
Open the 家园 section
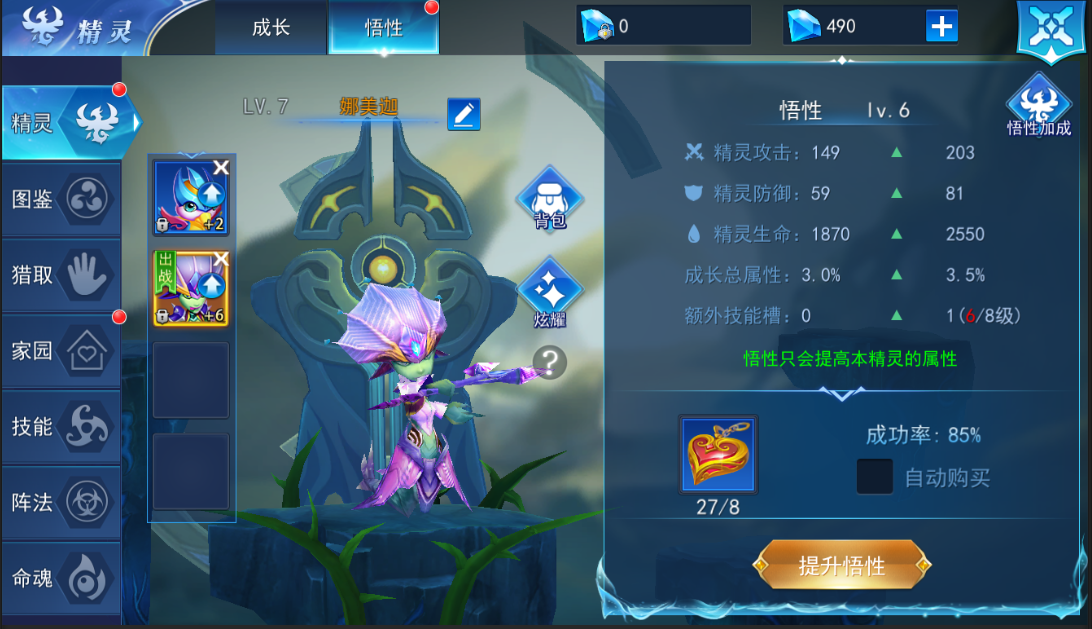point(62,351)
